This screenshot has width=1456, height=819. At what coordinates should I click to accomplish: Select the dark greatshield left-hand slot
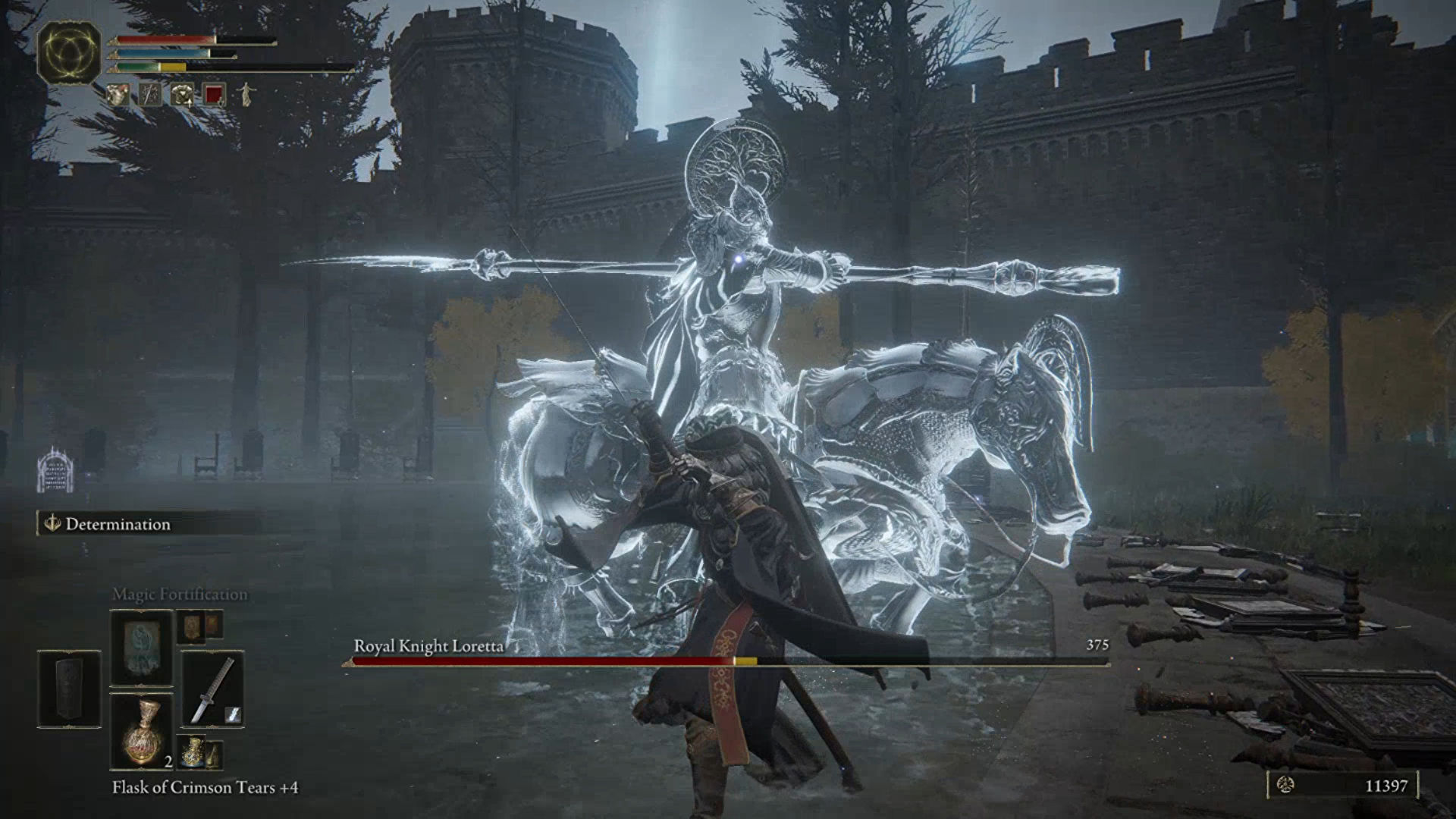pos(69,689)
